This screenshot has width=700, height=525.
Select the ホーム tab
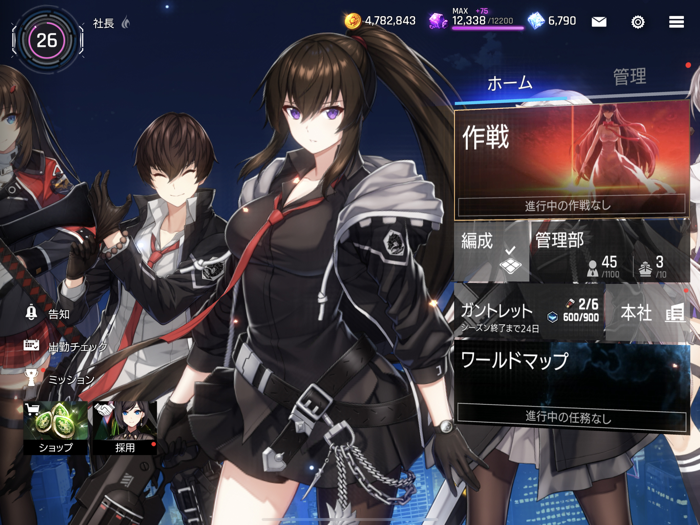click(510, 83)
